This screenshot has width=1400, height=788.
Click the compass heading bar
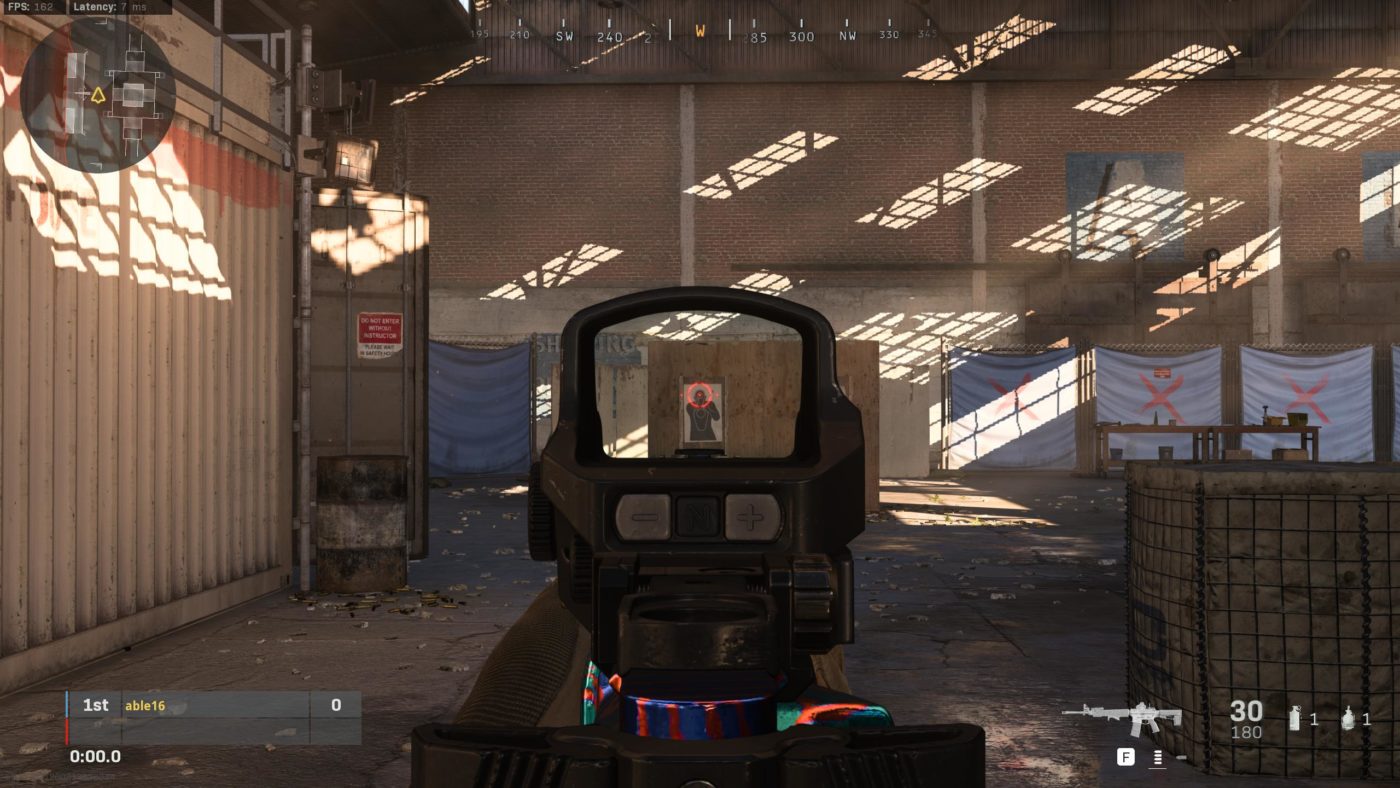tap(700, 33)
